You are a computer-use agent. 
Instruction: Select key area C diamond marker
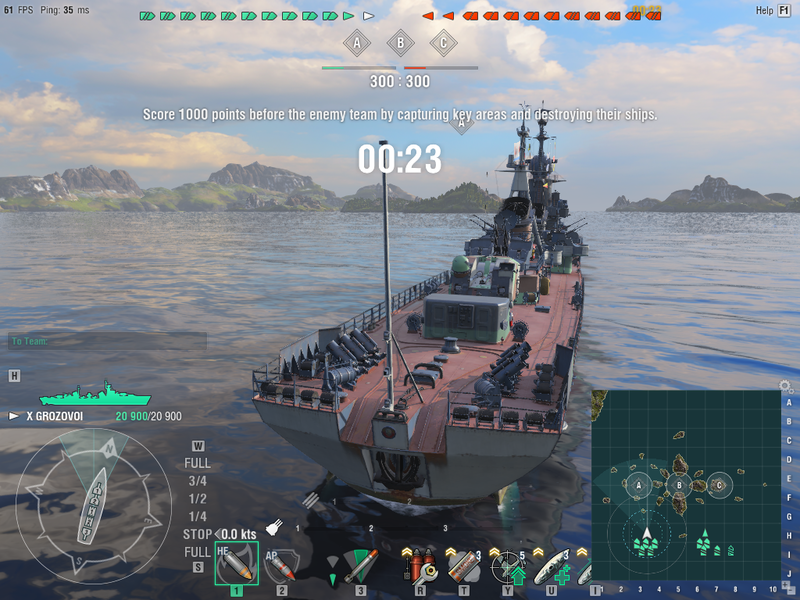(x=443, y=43)
